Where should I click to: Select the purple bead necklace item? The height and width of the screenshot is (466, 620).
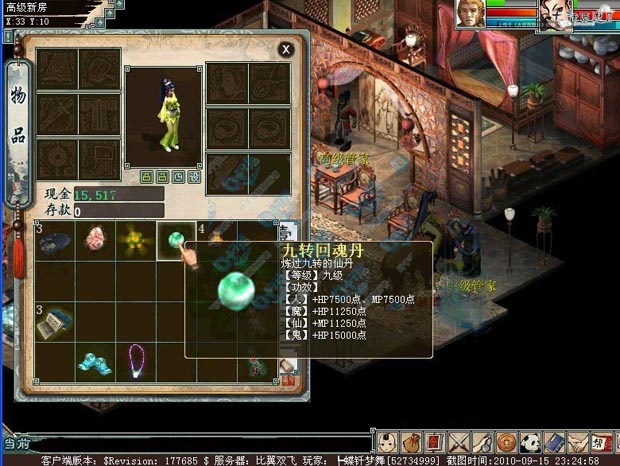(x=134, y=358)
